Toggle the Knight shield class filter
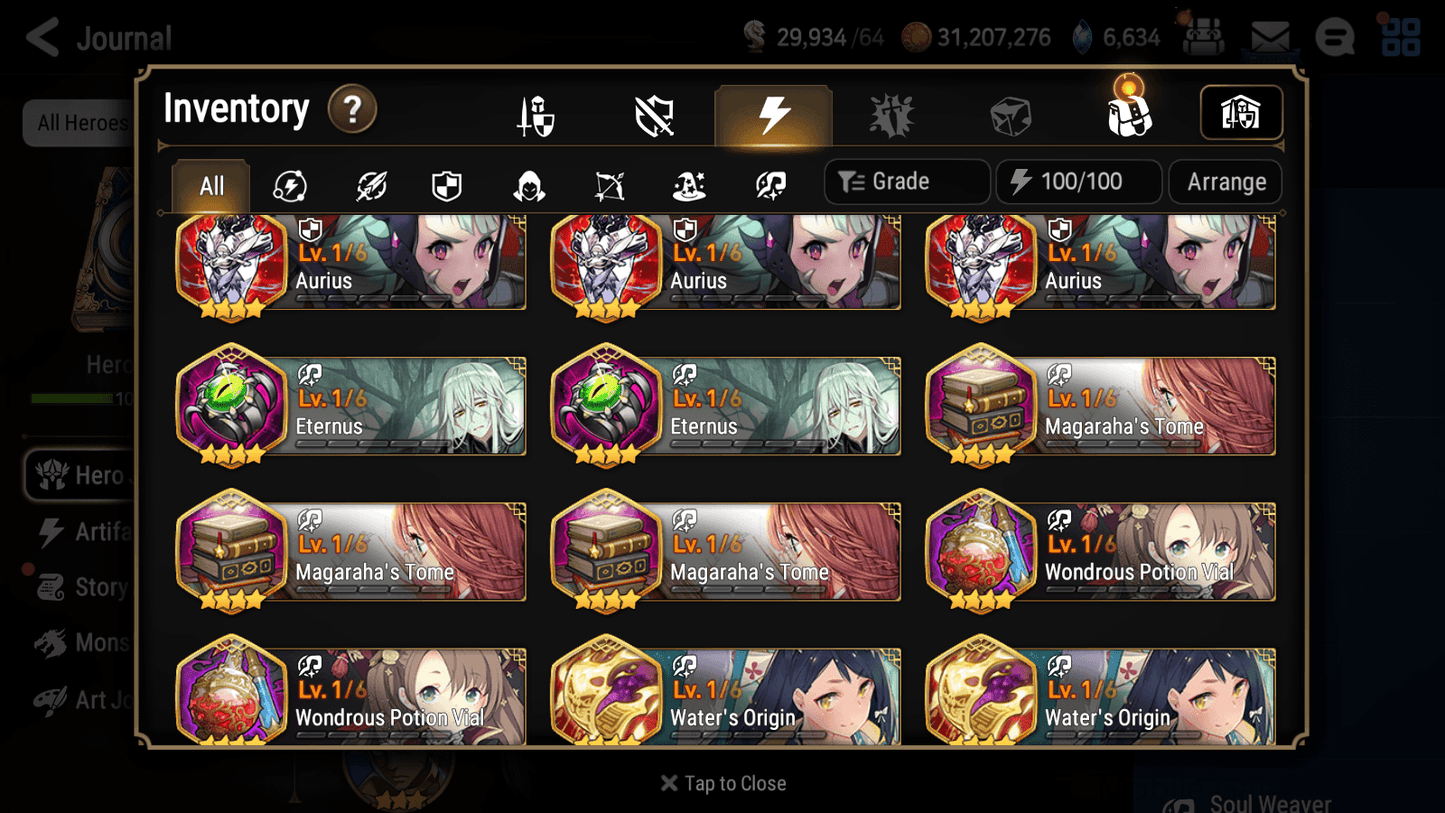Image resolution: width=1445 pixels, height=813 pixels. click(447, 182)
